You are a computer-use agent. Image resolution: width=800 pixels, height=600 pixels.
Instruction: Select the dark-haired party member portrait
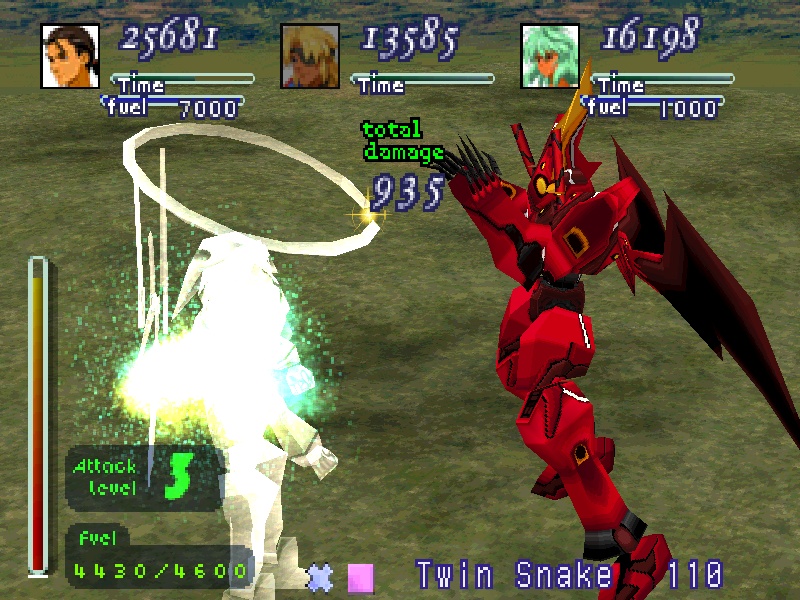coord(70,55)
